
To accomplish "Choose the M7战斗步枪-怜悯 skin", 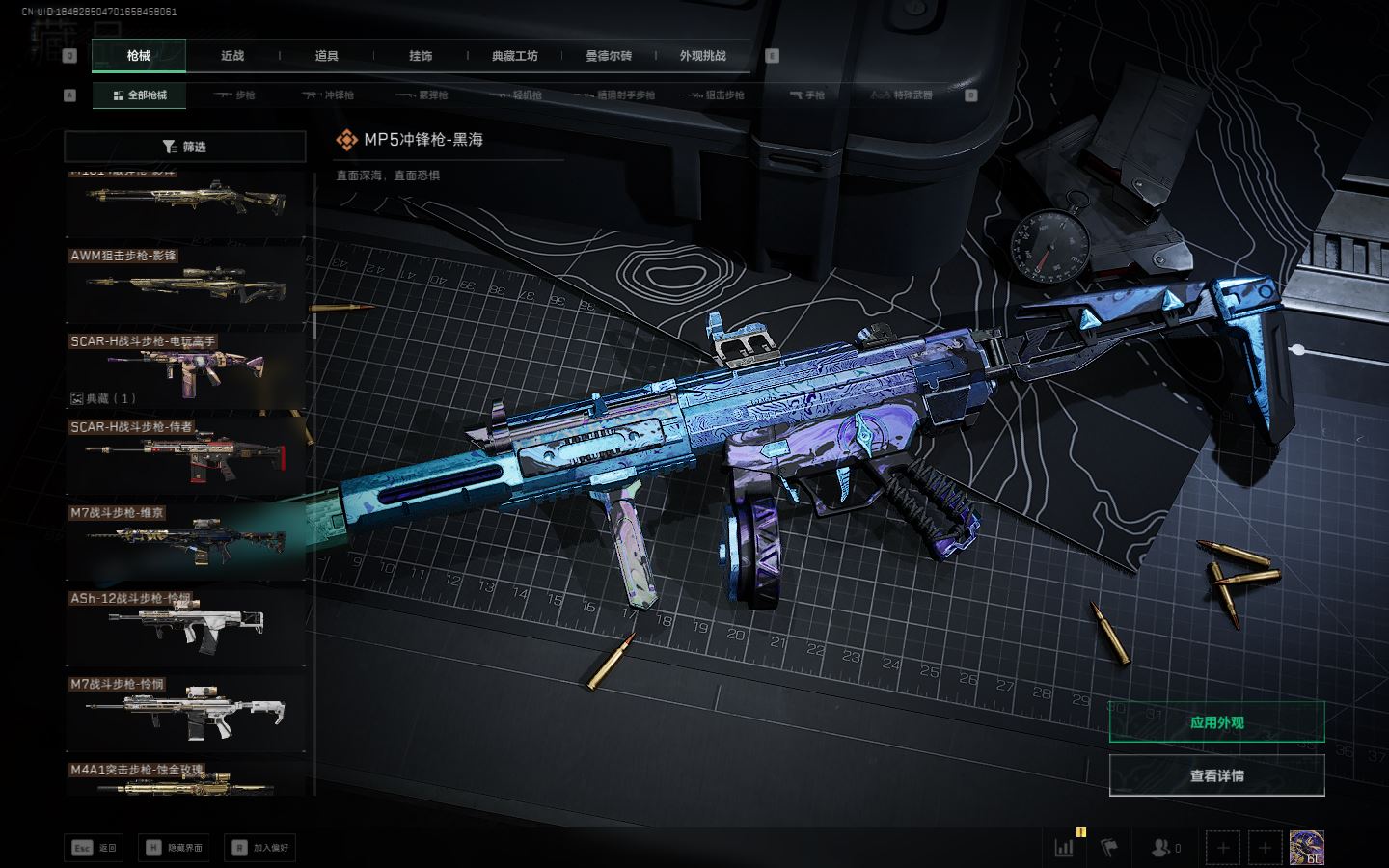I will tap(185, 712).
